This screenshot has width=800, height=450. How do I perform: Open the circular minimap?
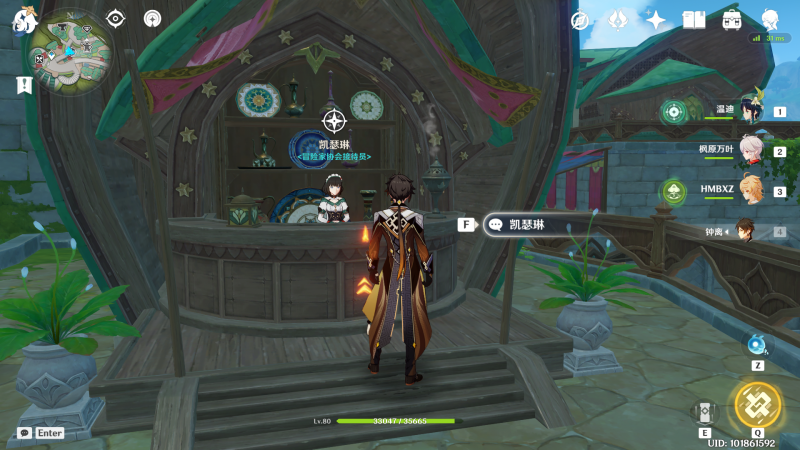click(69, 52)
